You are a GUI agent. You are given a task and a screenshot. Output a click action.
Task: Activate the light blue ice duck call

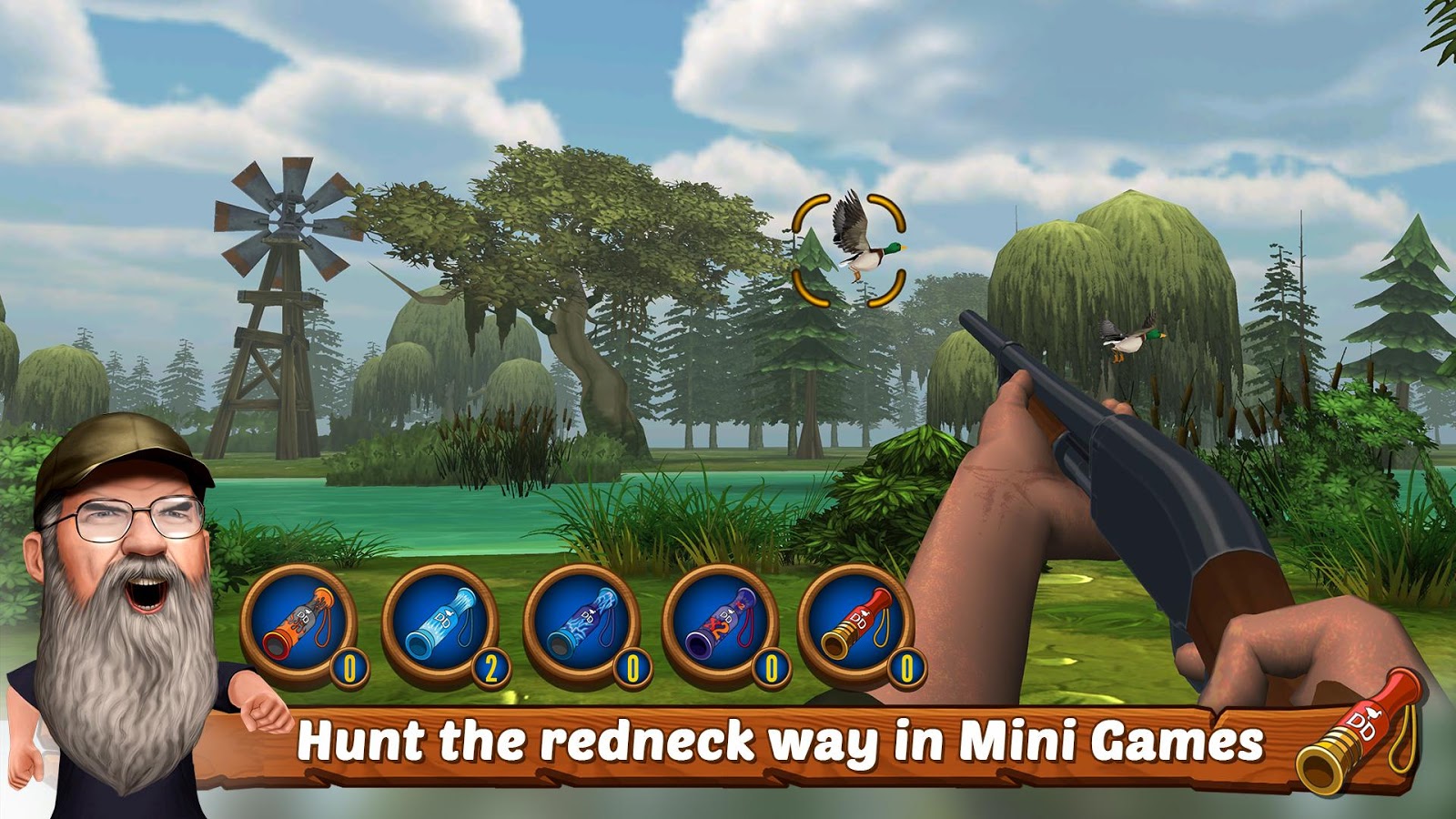click(440, 624)
